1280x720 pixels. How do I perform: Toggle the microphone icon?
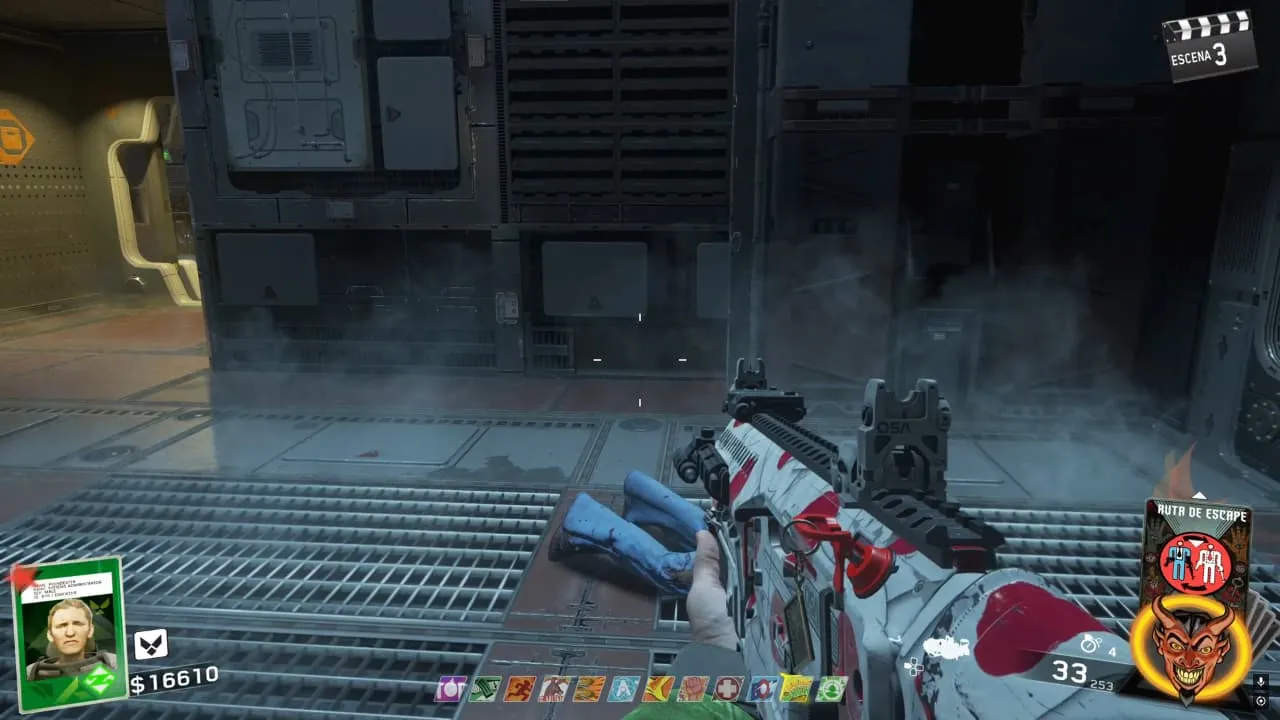(1261, 681)
